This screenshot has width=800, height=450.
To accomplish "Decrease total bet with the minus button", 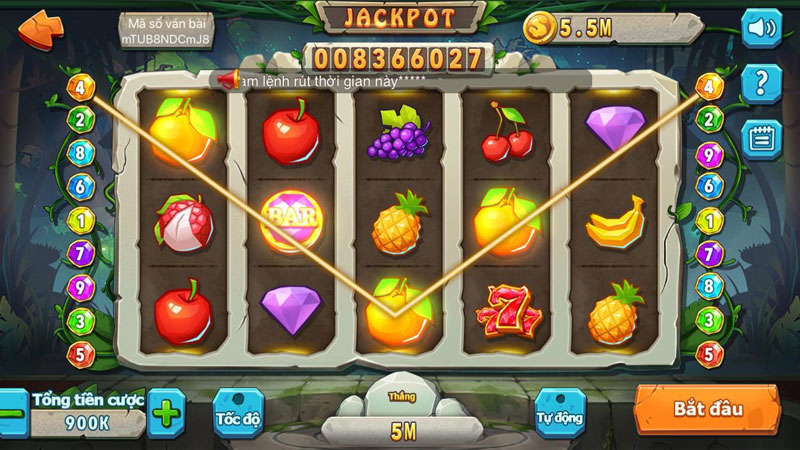I will click(x=13, y=411).
